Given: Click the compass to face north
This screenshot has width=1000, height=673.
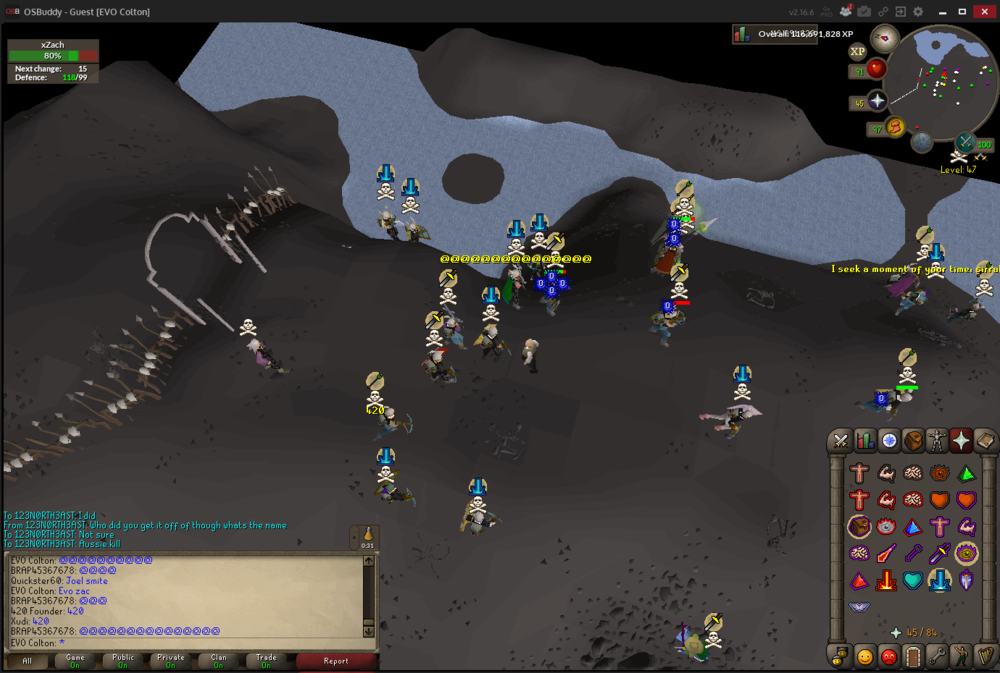Looking at the screenshot, I should click(884, 40).
